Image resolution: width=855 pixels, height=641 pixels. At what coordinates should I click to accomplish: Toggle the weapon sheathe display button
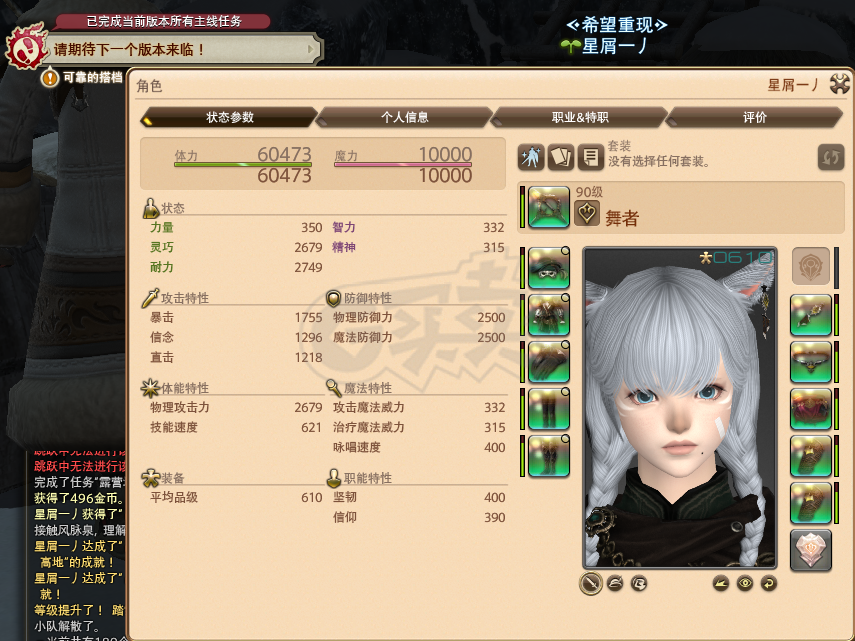591,583
